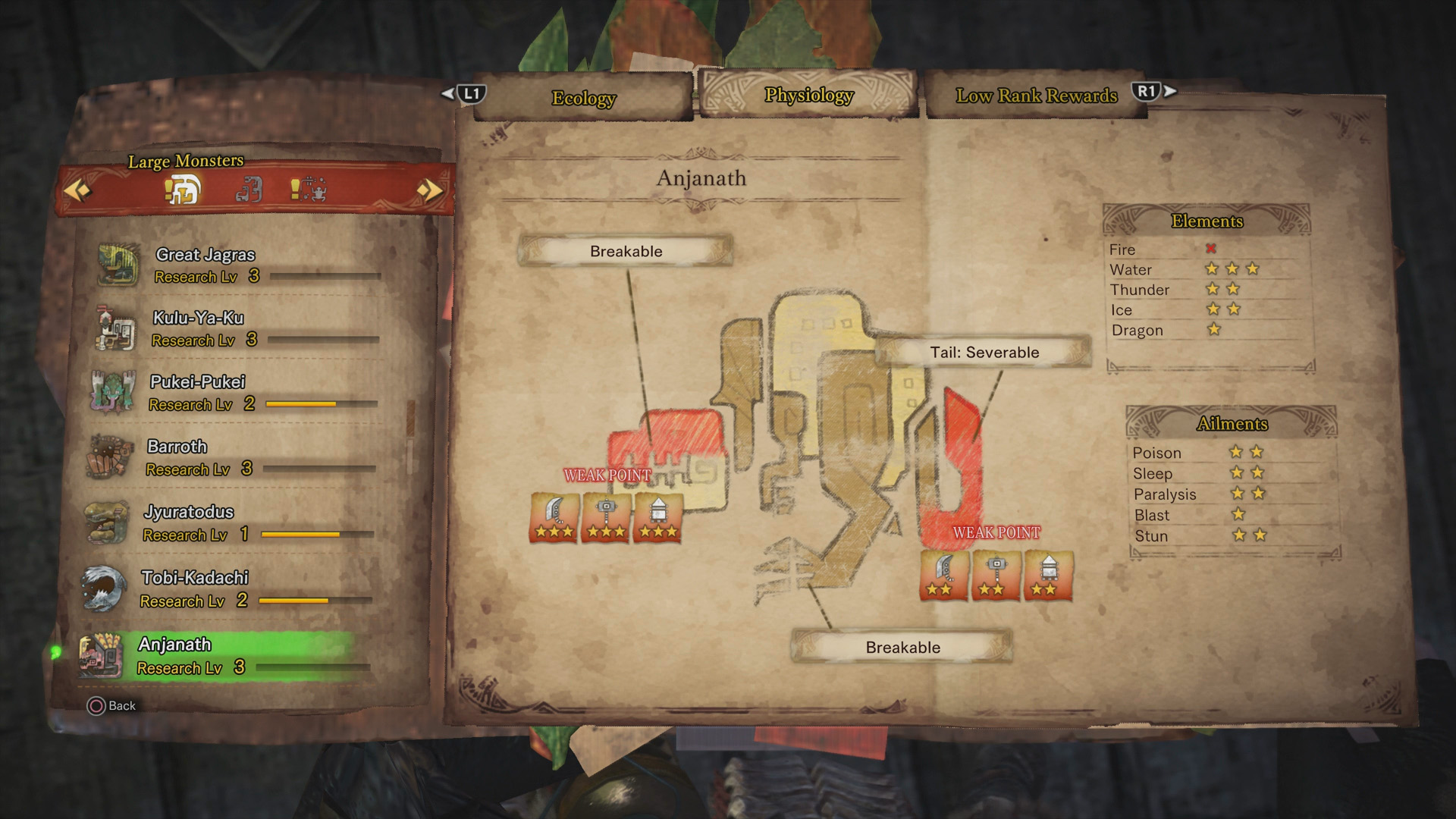Open the Low Rank Rewards tab
The image size is (1456, 819).
[1036, 96]
